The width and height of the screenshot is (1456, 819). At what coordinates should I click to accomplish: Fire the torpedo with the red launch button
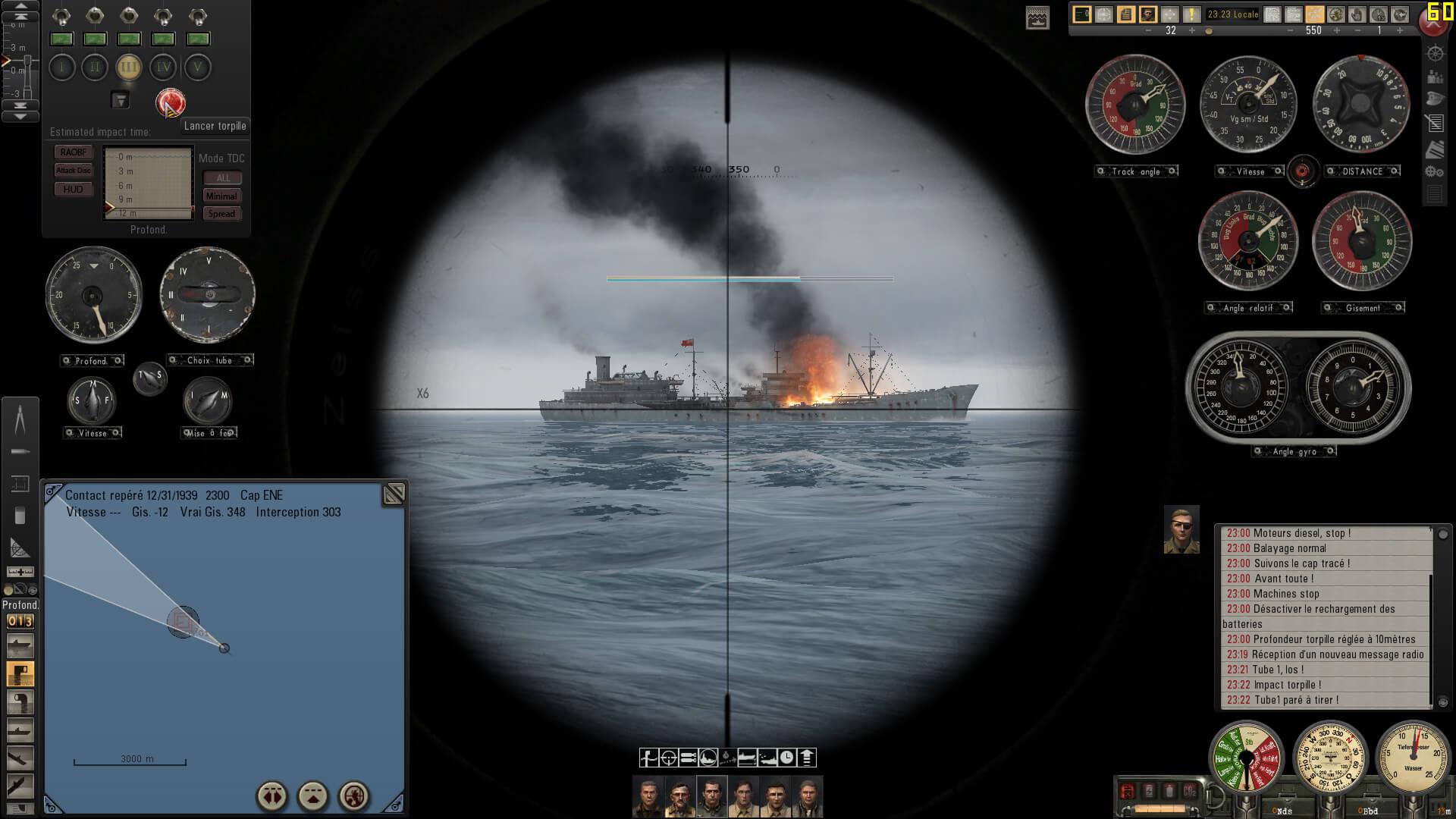[x=170, y=102]
